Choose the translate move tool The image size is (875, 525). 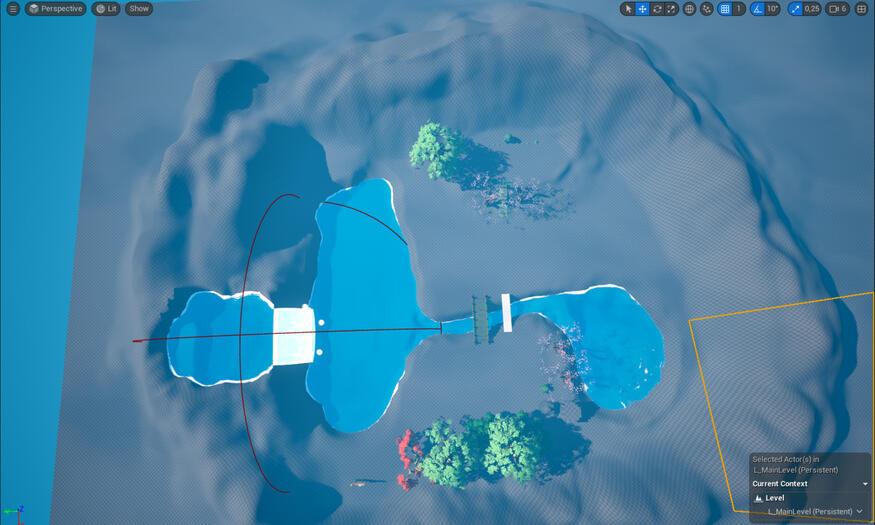[x=643, y=9]
